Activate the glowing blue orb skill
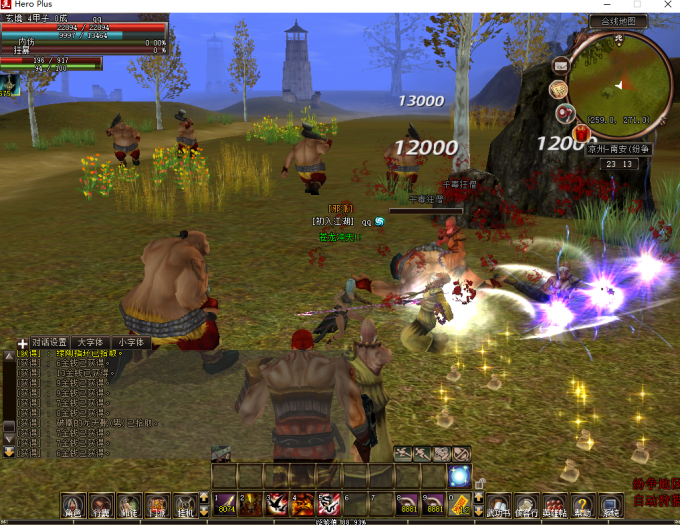 click(460, 476)
